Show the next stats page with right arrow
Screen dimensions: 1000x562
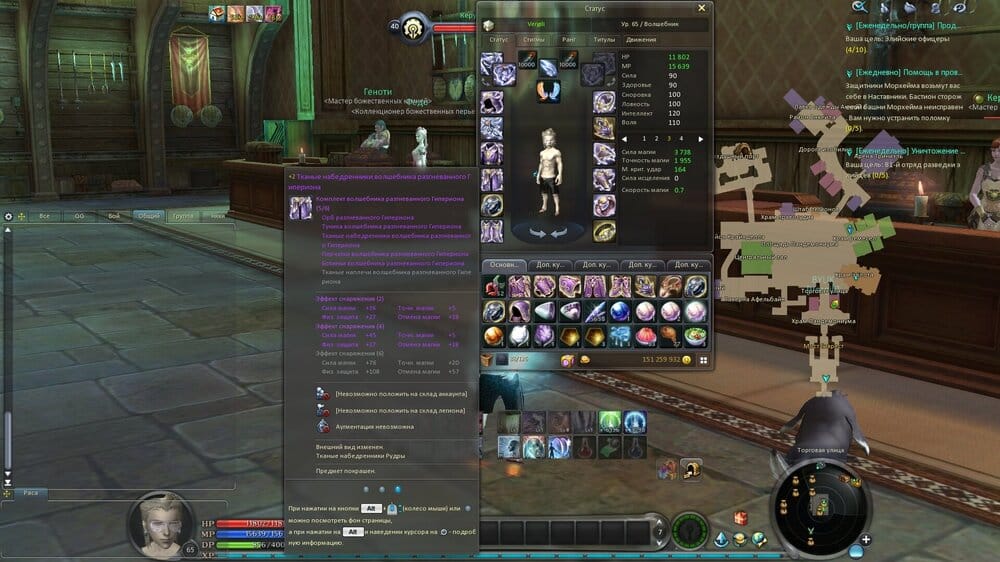coord(701,139)
